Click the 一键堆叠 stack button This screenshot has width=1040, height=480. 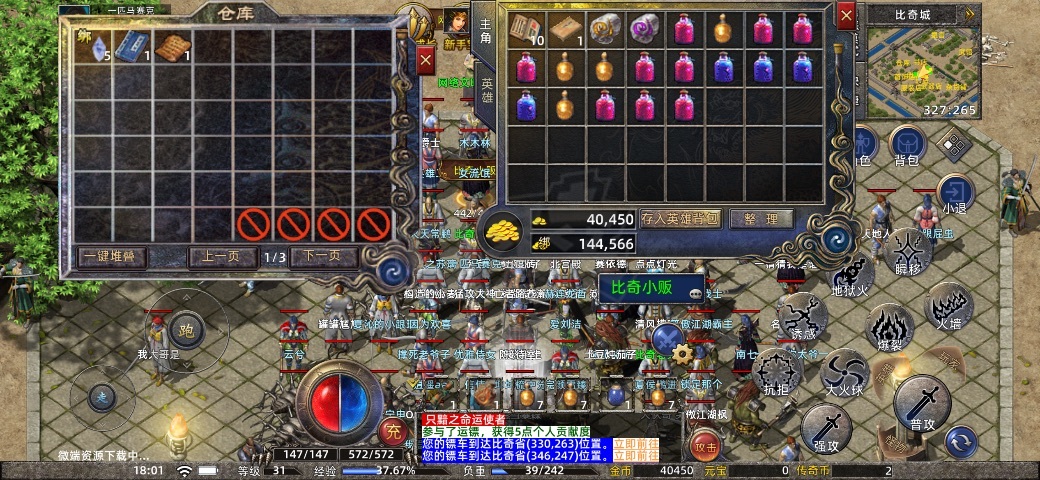[112, 257]
